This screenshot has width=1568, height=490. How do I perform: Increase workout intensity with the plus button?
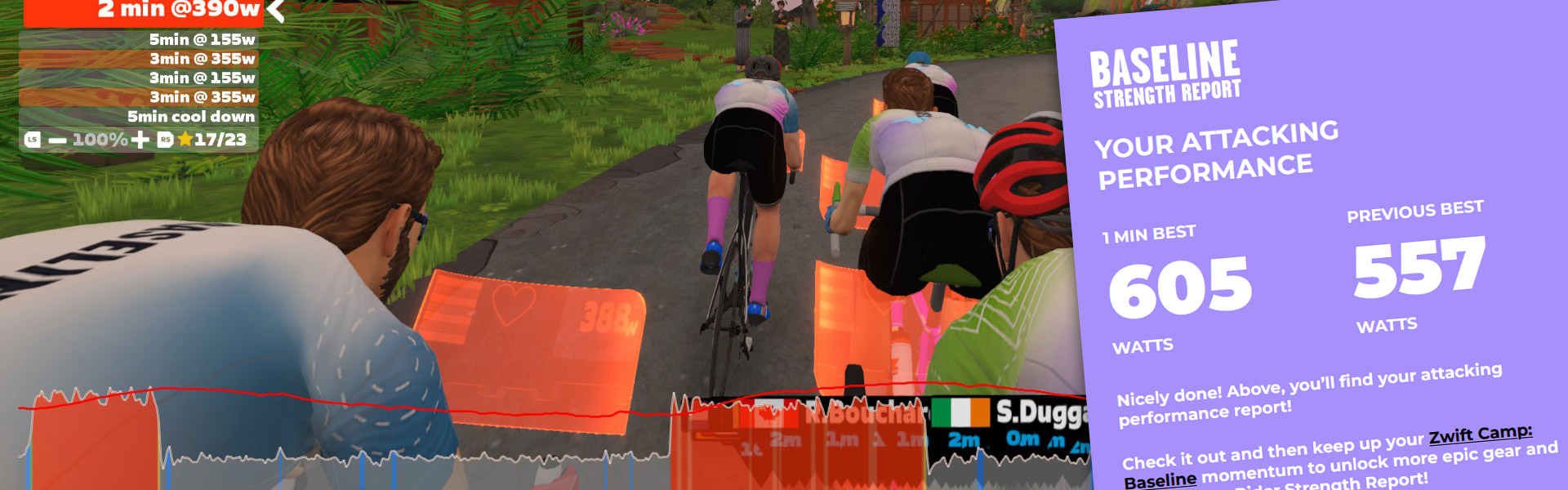click(x=140, y=140)
